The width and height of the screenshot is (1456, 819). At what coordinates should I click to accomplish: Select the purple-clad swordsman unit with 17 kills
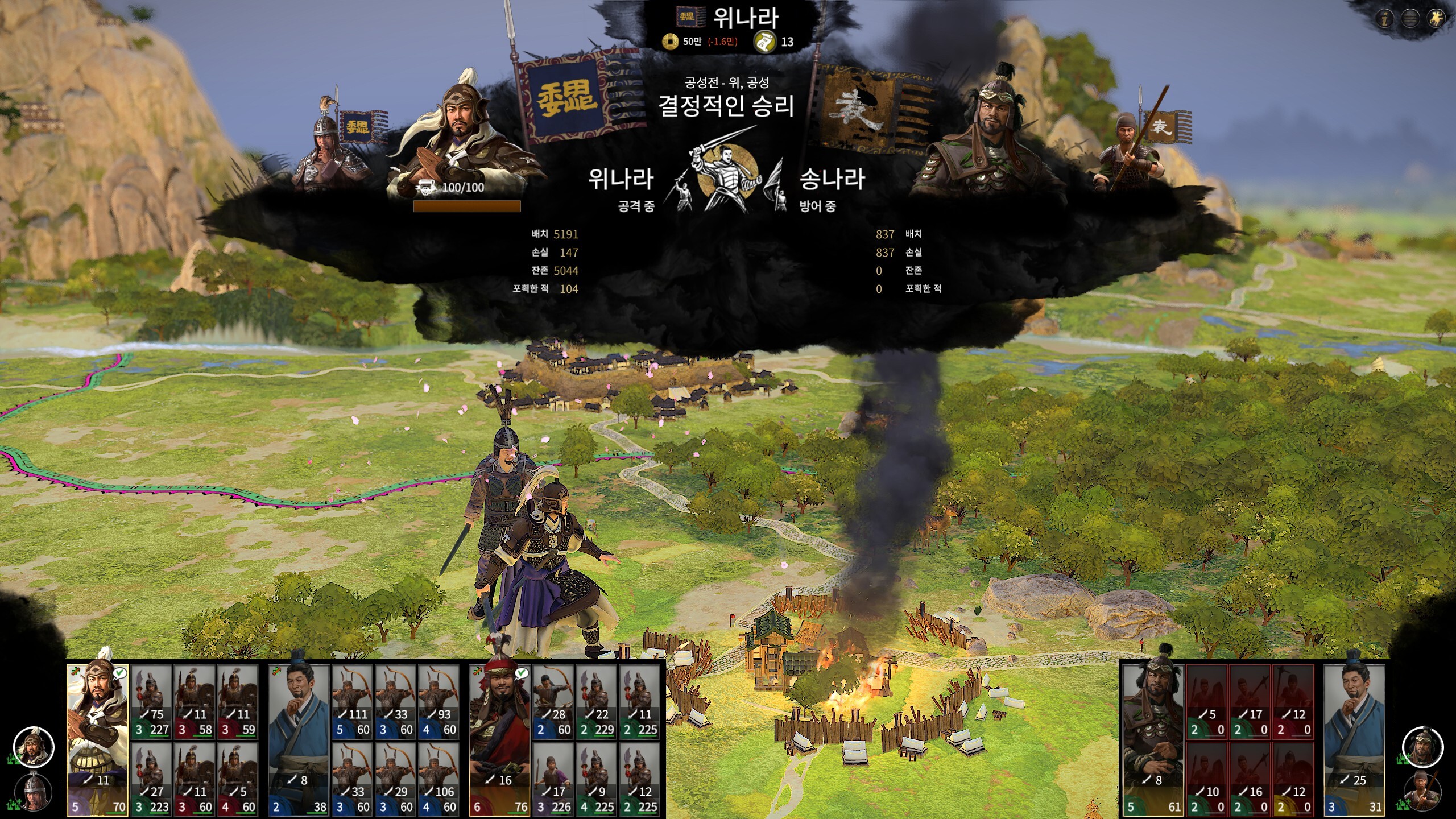(553, 779)
